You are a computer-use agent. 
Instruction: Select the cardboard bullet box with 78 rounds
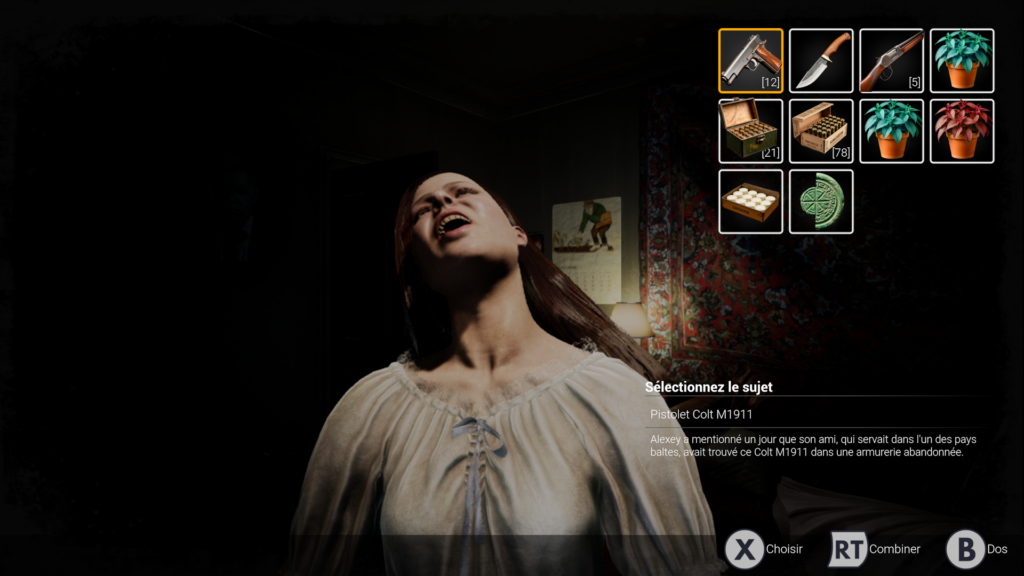(x=821, y=131)
